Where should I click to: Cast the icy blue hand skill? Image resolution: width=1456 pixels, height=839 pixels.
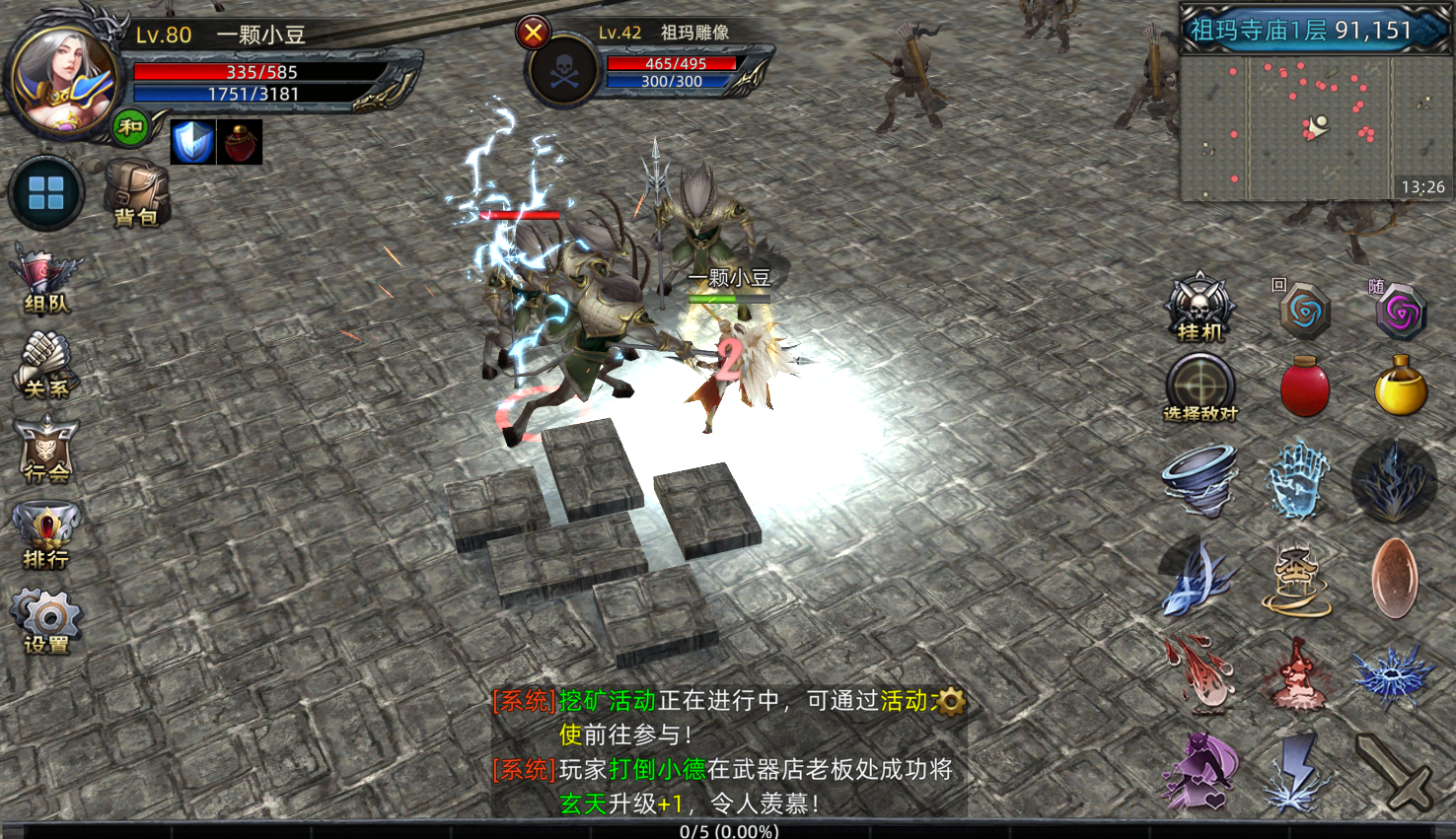pyautogui.click(x=1297, y=480)
